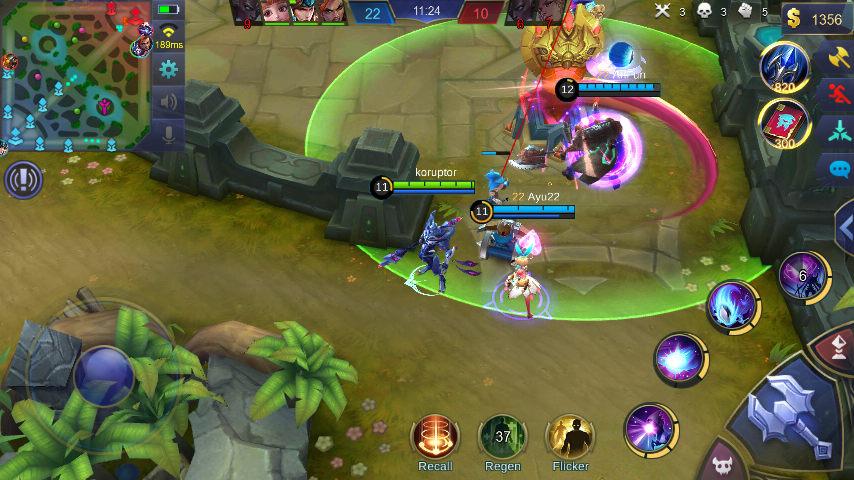This screenshot has width=854, height=480.
Task: Toggle the microphone voice chat button
Action: (x=168, y=134)
